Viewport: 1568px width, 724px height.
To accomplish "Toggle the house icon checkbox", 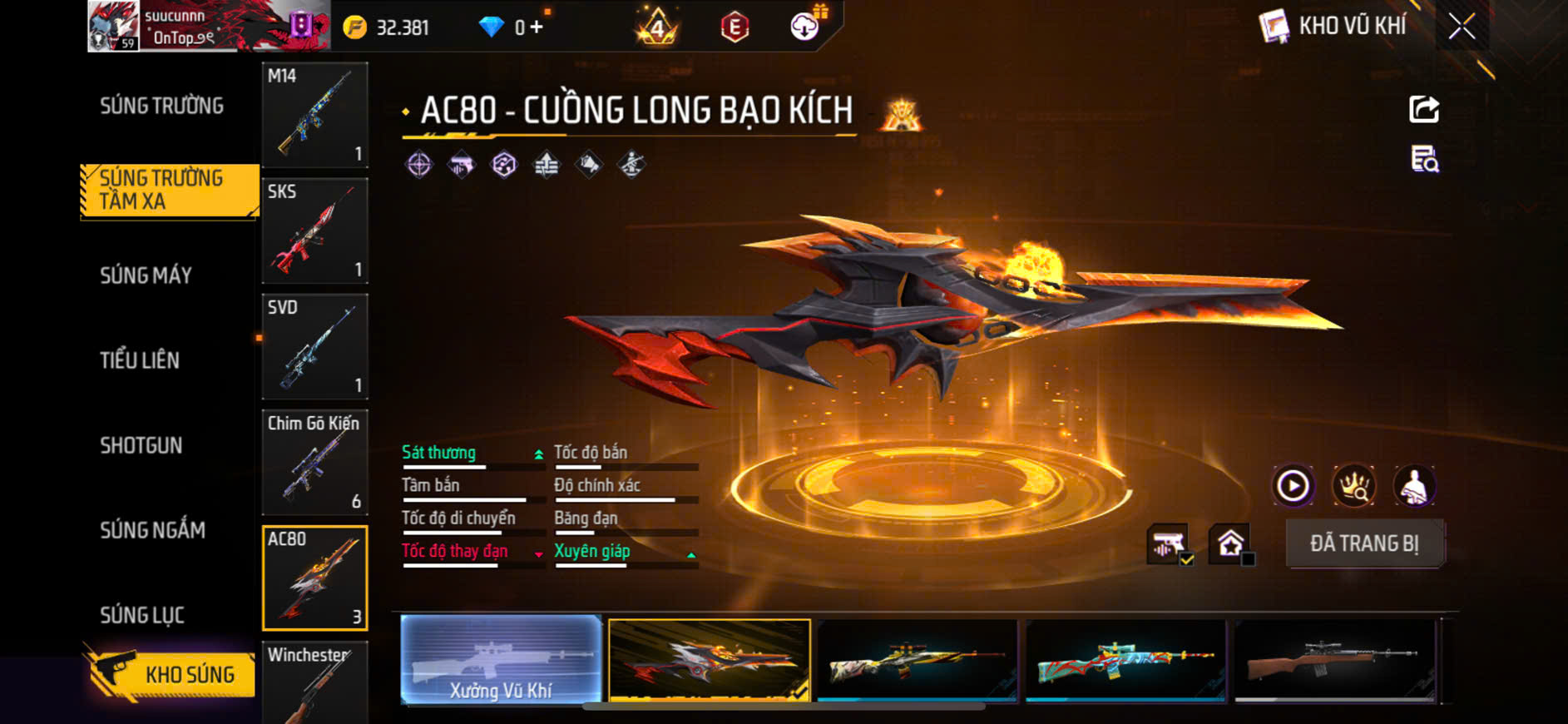I will (x=1232, y=545).
